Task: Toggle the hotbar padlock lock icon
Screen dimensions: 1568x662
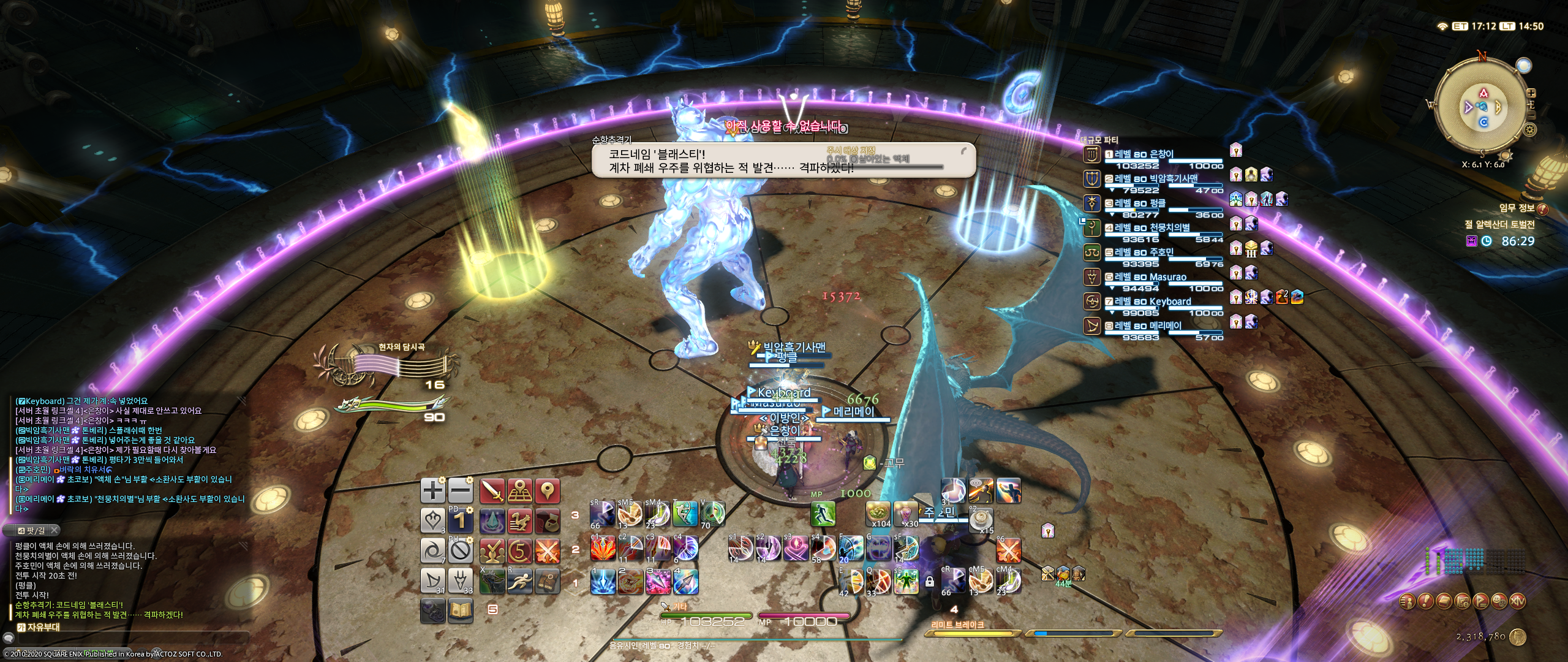Action: point(929,582)
